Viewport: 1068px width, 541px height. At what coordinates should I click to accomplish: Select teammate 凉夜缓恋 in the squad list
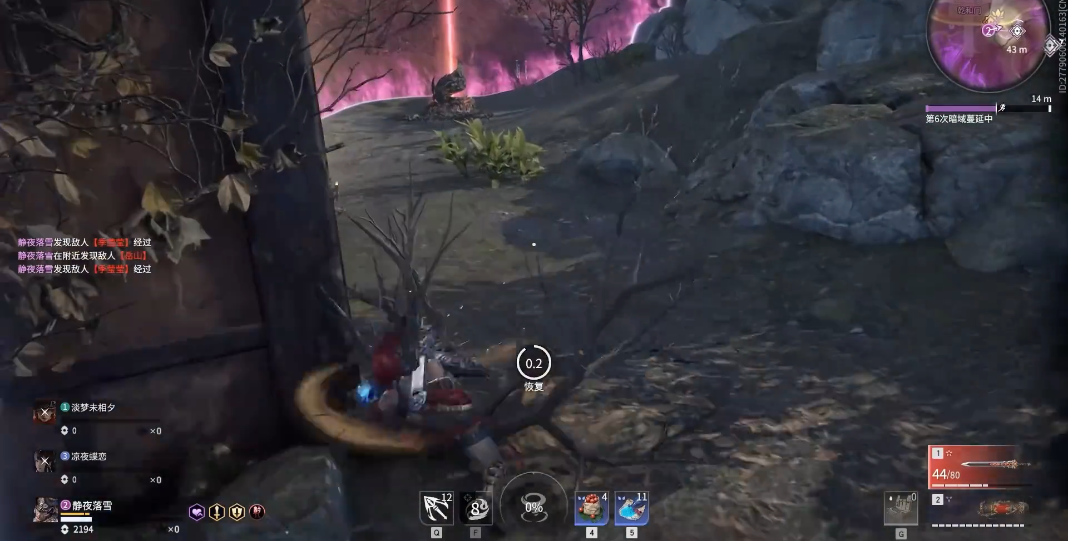click(87, 456)
